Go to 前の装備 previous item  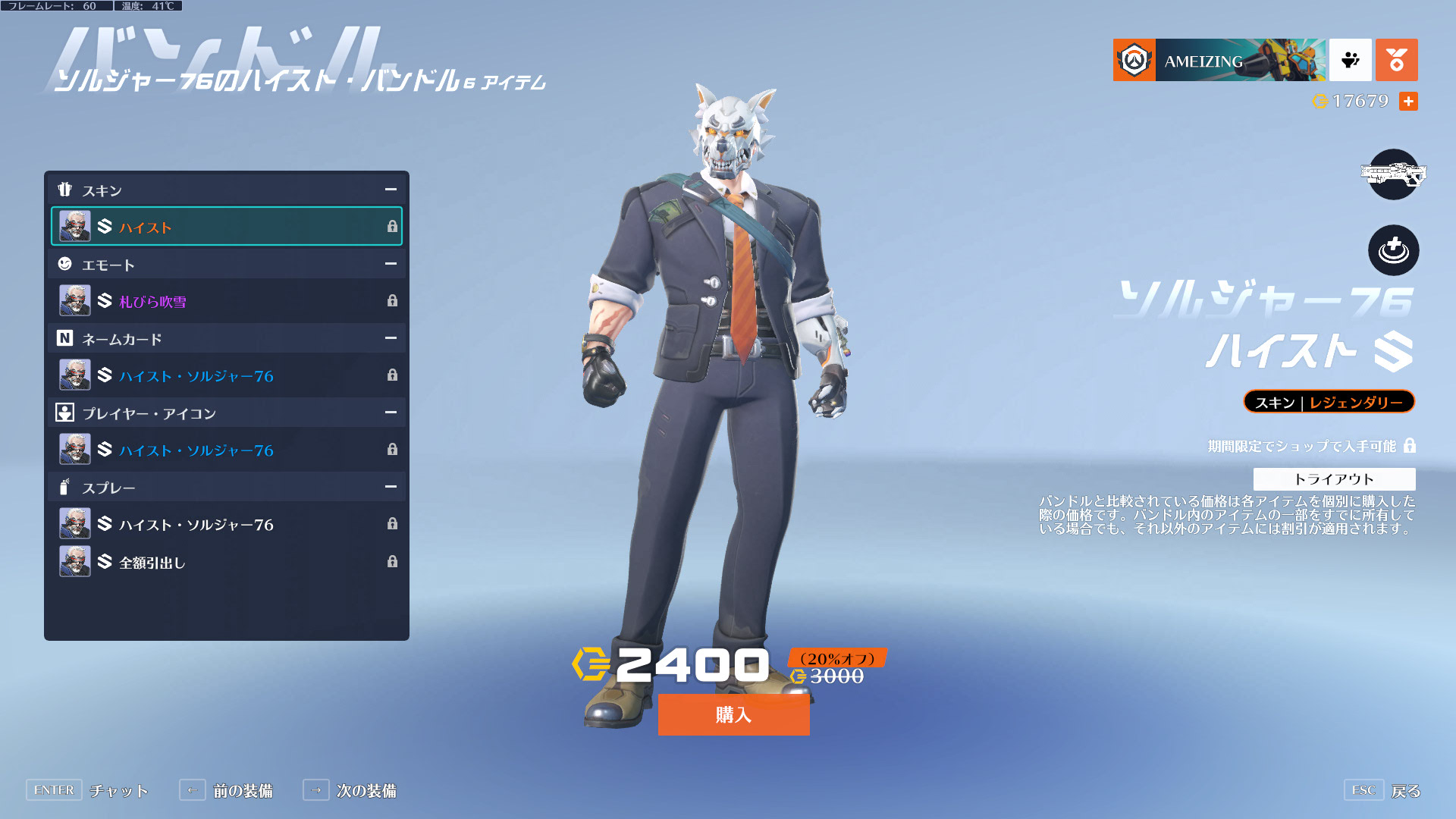pyautogui.click(x=226, y=790)
